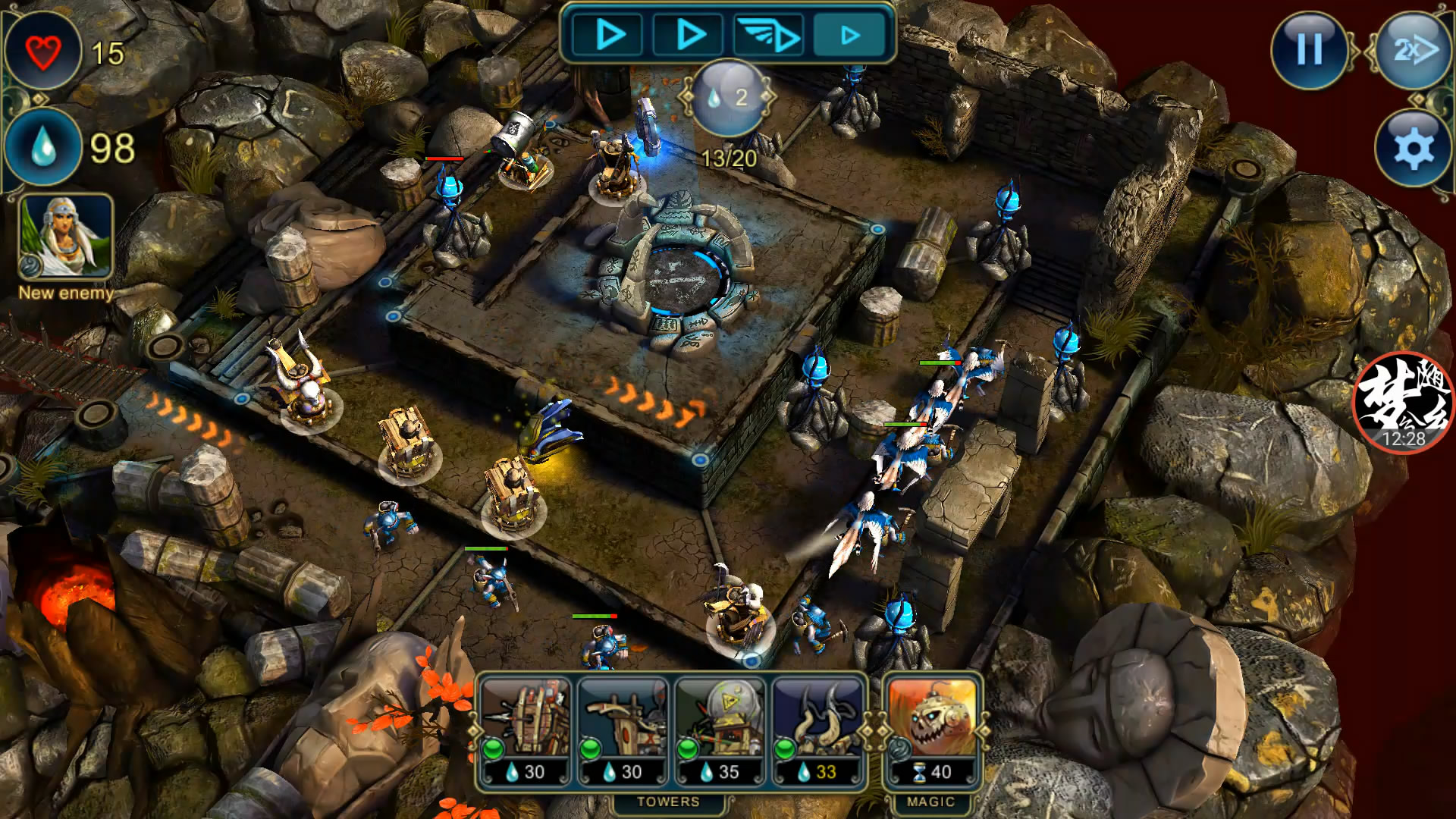Image resolution: width=1456 pixels, height=819 pixels.
Task: Select the highlighted small arrow wave slot
Action: click(x=851, y=35)
